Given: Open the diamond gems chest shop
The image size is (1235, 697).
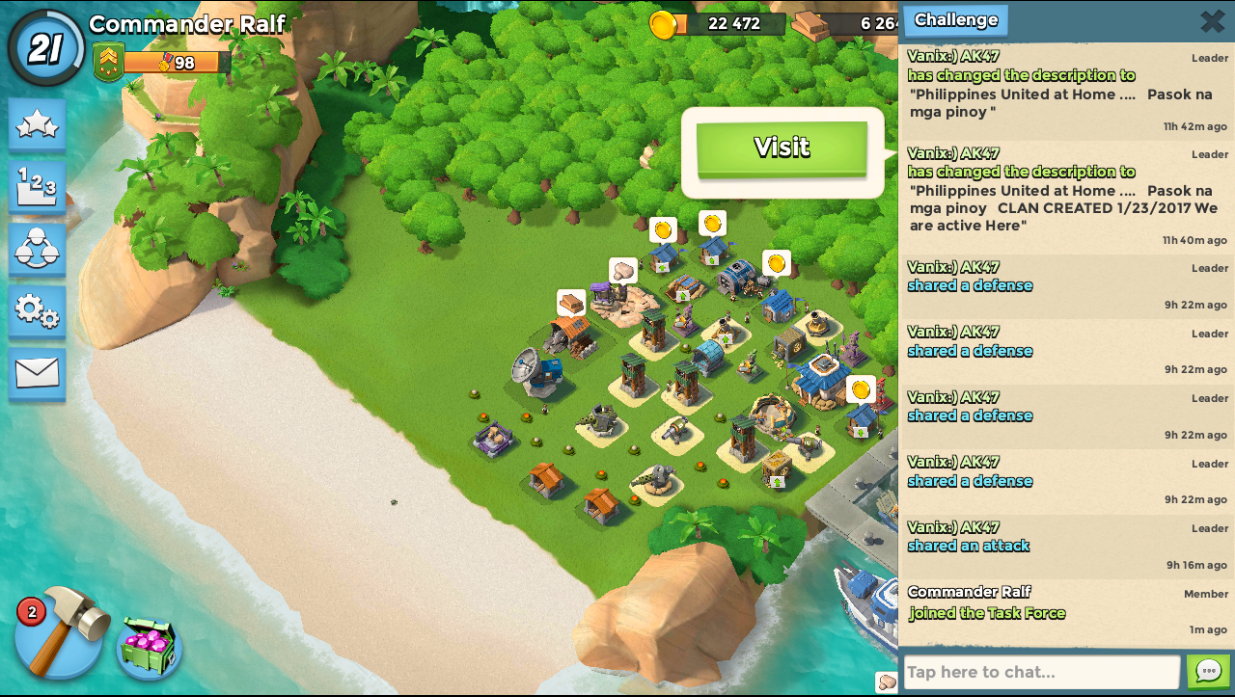Looking at the screenshot, I should (150, 647).
